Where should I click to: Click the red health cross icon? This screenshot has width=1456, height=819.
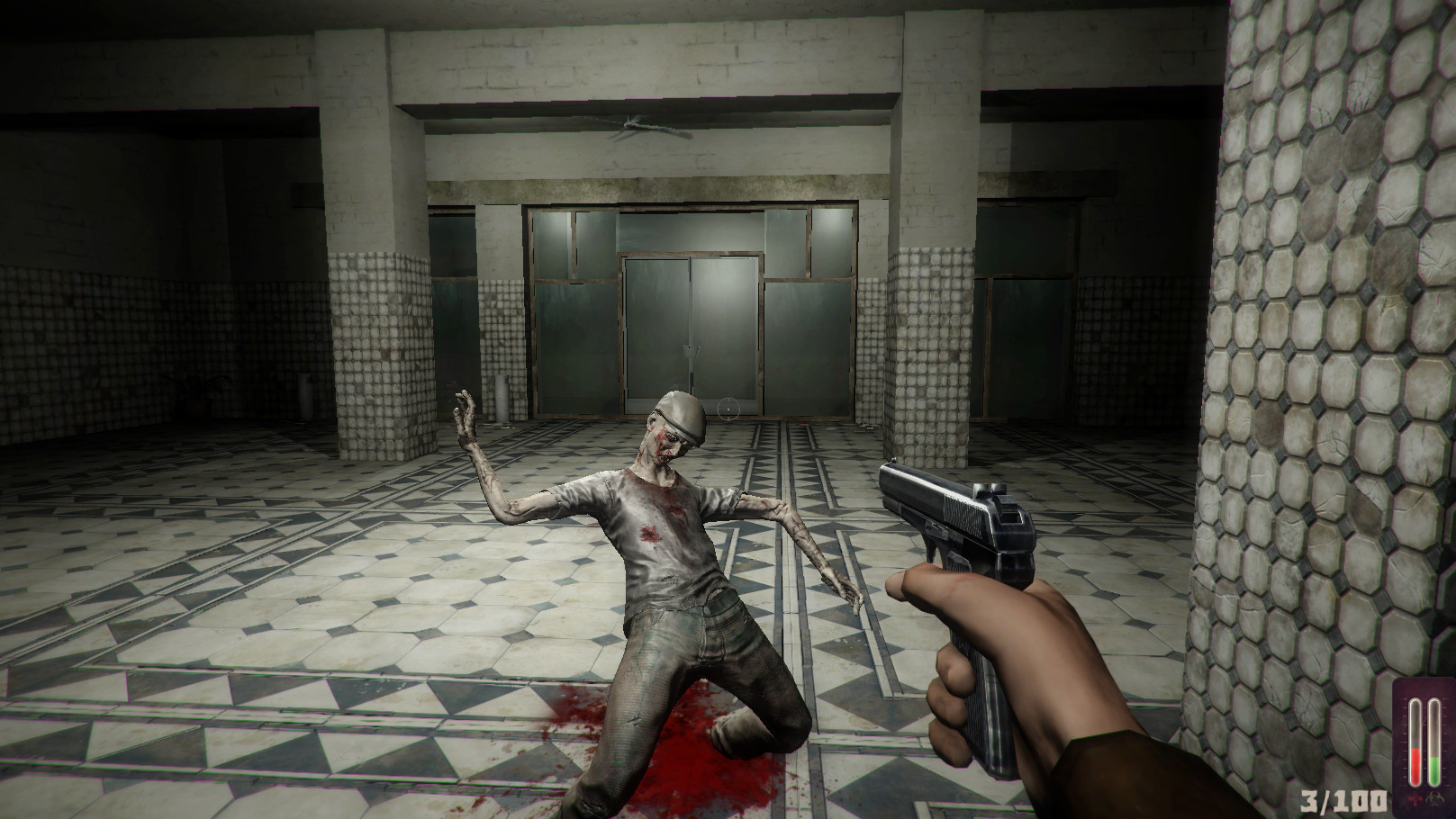[x=1415, y=799]
